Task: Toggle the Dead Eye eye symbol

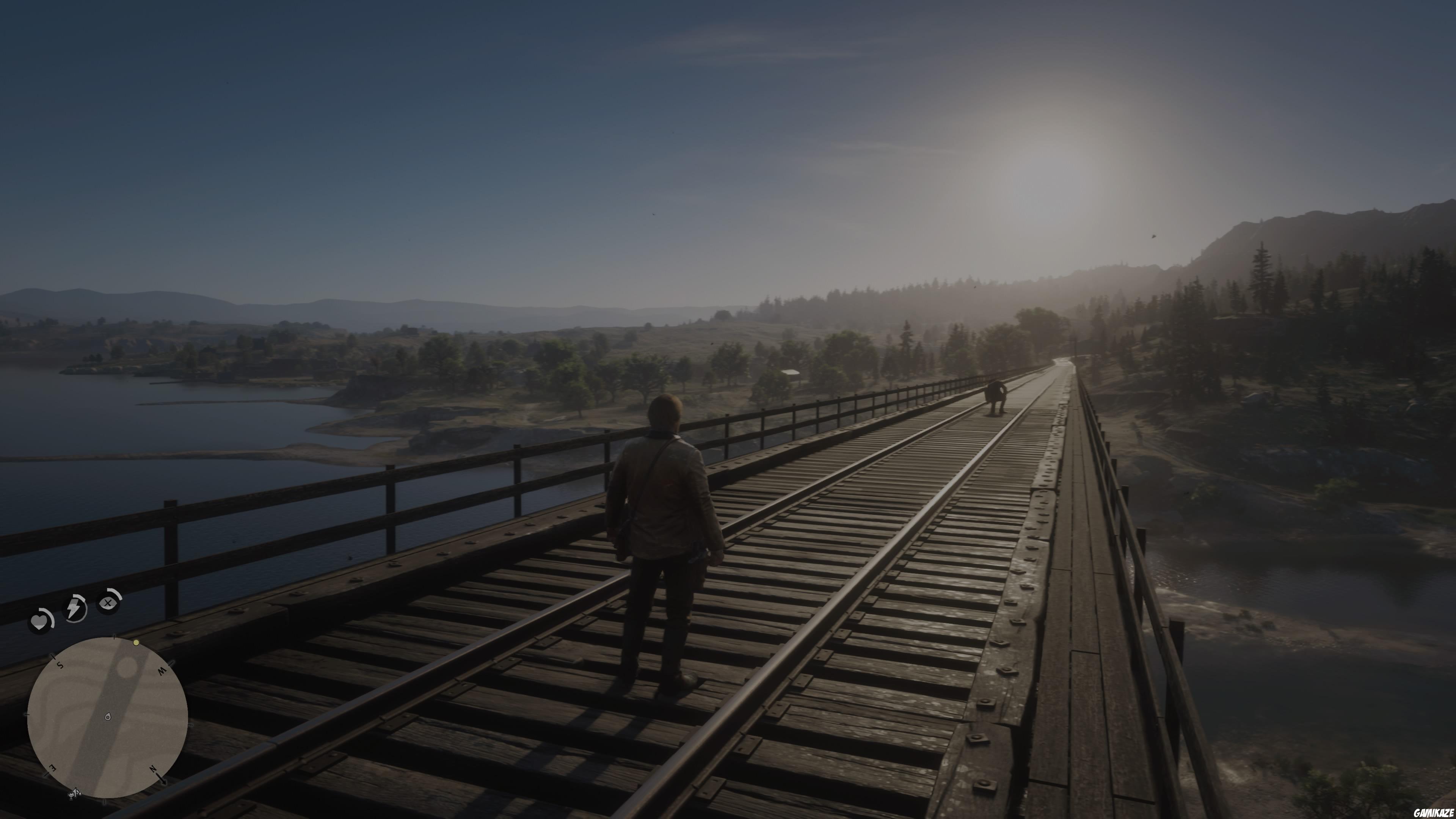Action: 107,602
